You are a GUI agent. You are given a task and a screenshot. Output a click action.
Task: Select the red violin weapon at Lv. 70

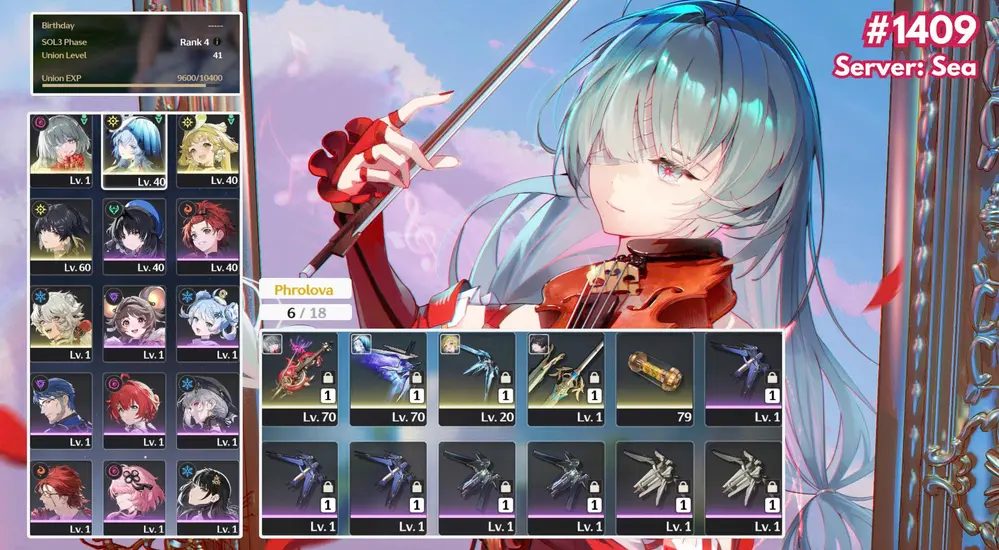[x=300, y=378]
